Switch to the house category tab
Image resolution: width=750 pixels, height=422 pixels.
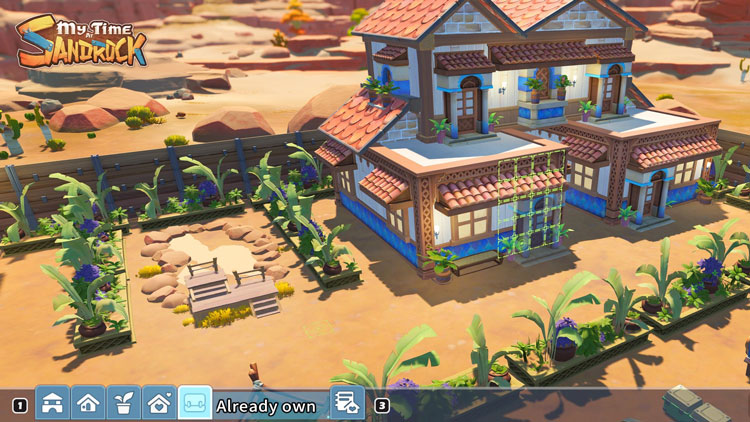[89, 403]
